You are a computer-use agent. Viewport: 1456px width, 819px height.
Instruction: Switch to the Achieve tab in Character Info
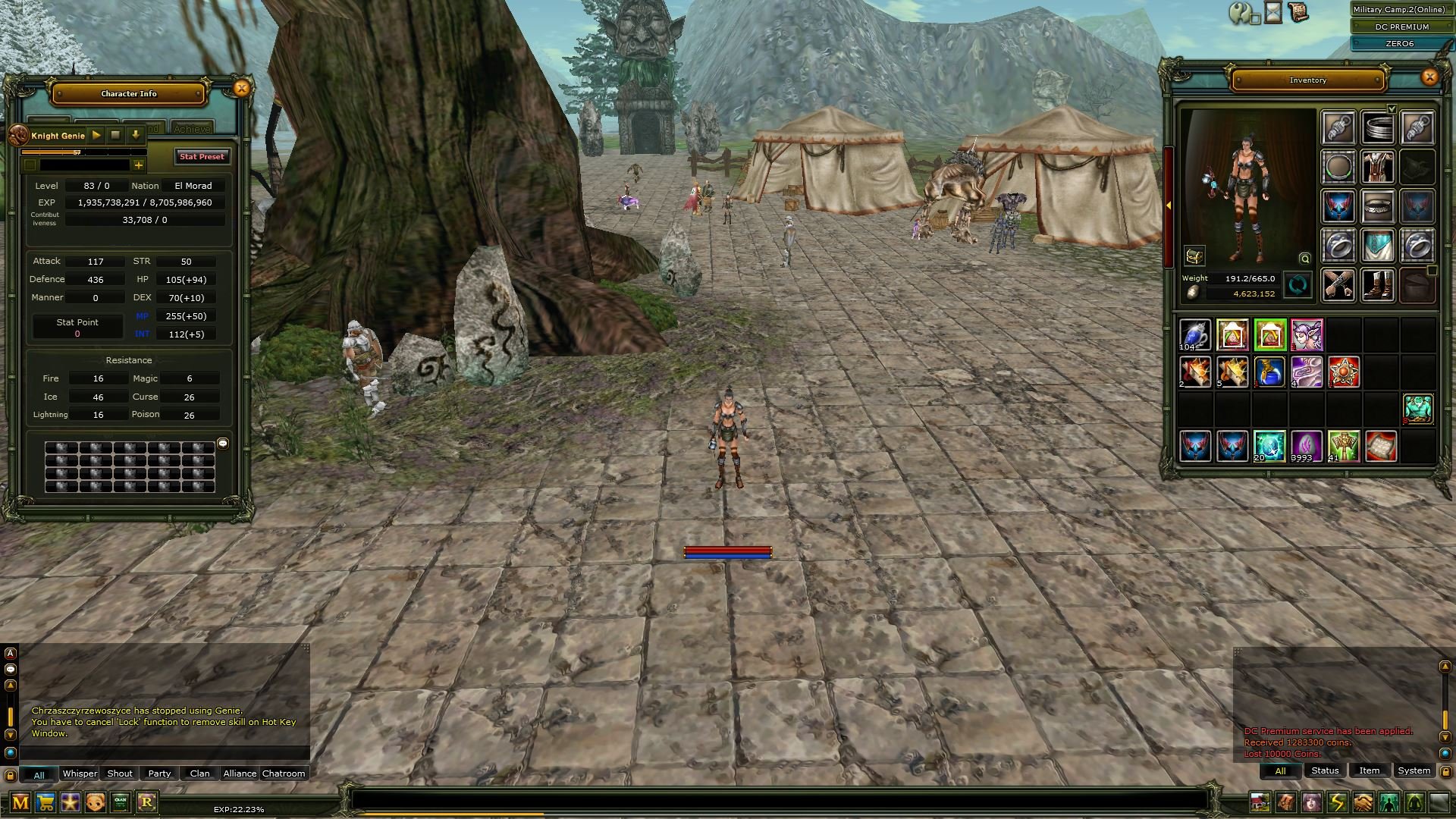click(192, 127)
